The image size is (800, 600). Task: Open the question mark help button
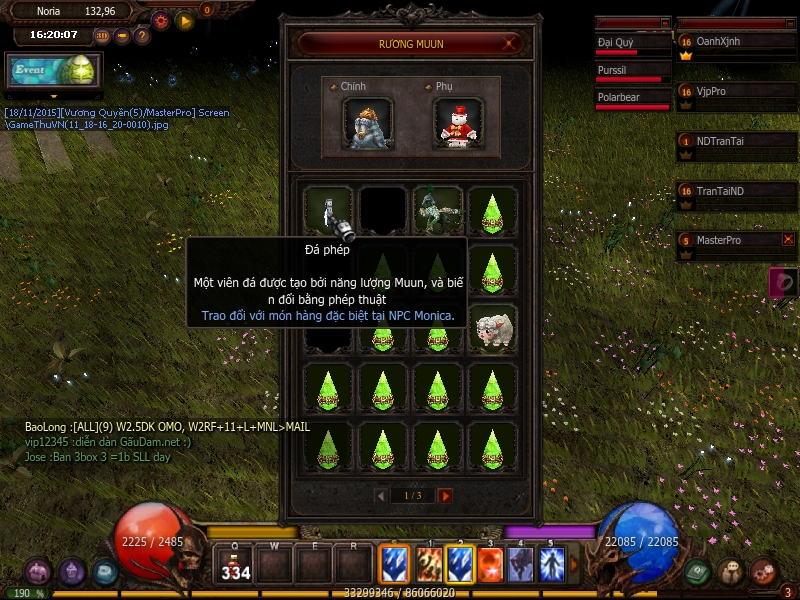click(142, 36)
